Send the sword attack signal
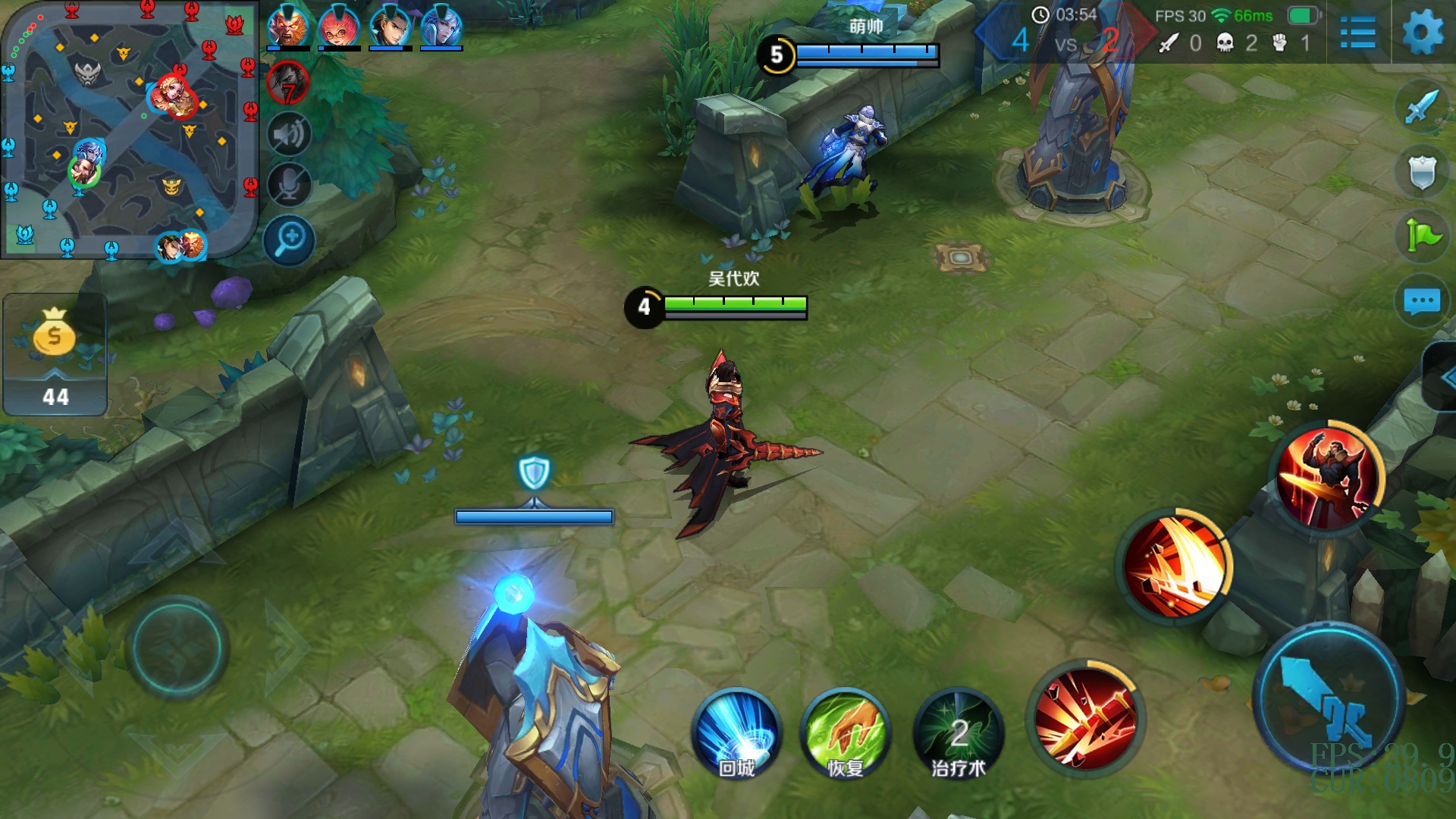 [x=1421, y=107]
